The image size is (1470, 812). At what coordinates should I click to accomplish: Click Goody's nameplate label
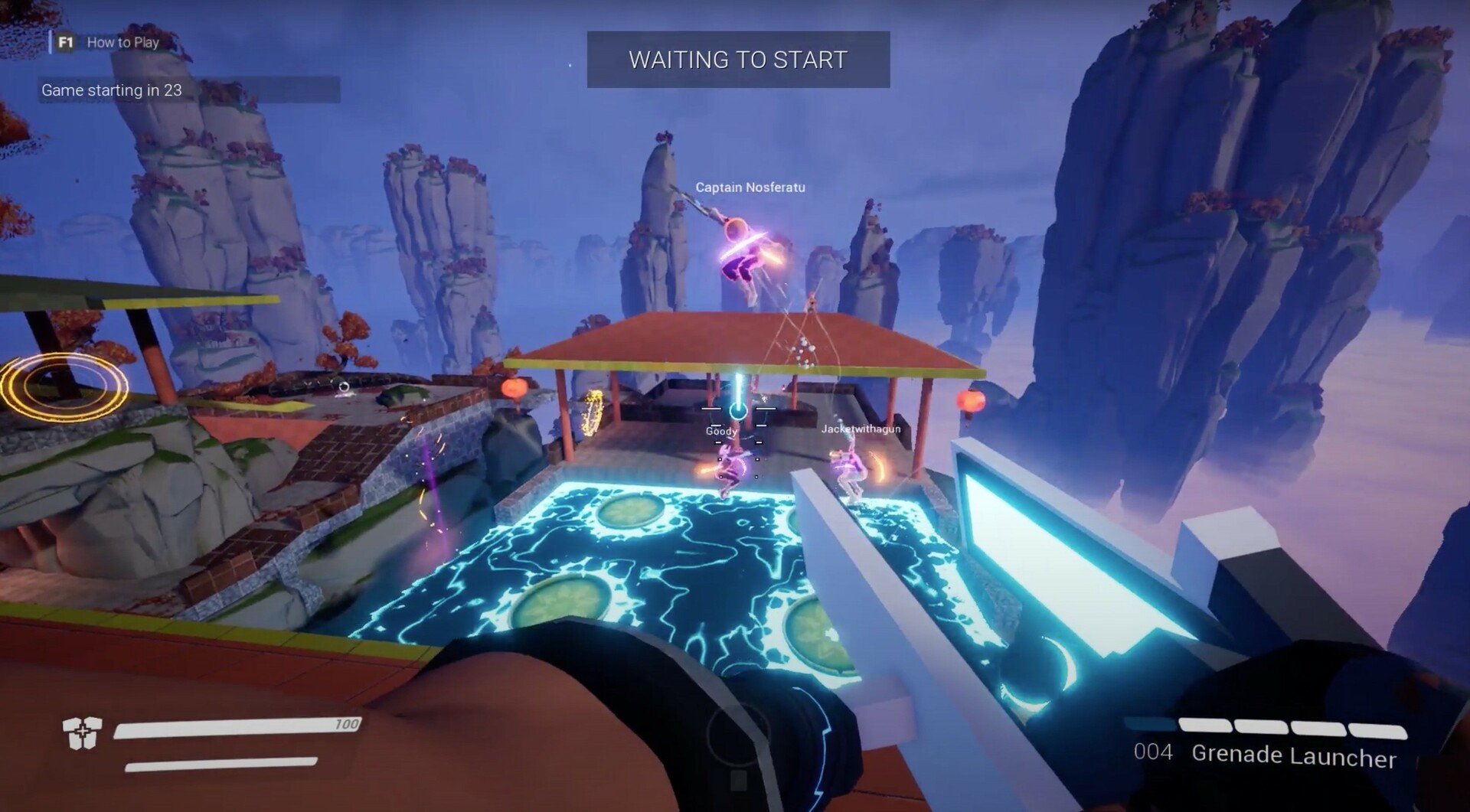coord(721,431)
